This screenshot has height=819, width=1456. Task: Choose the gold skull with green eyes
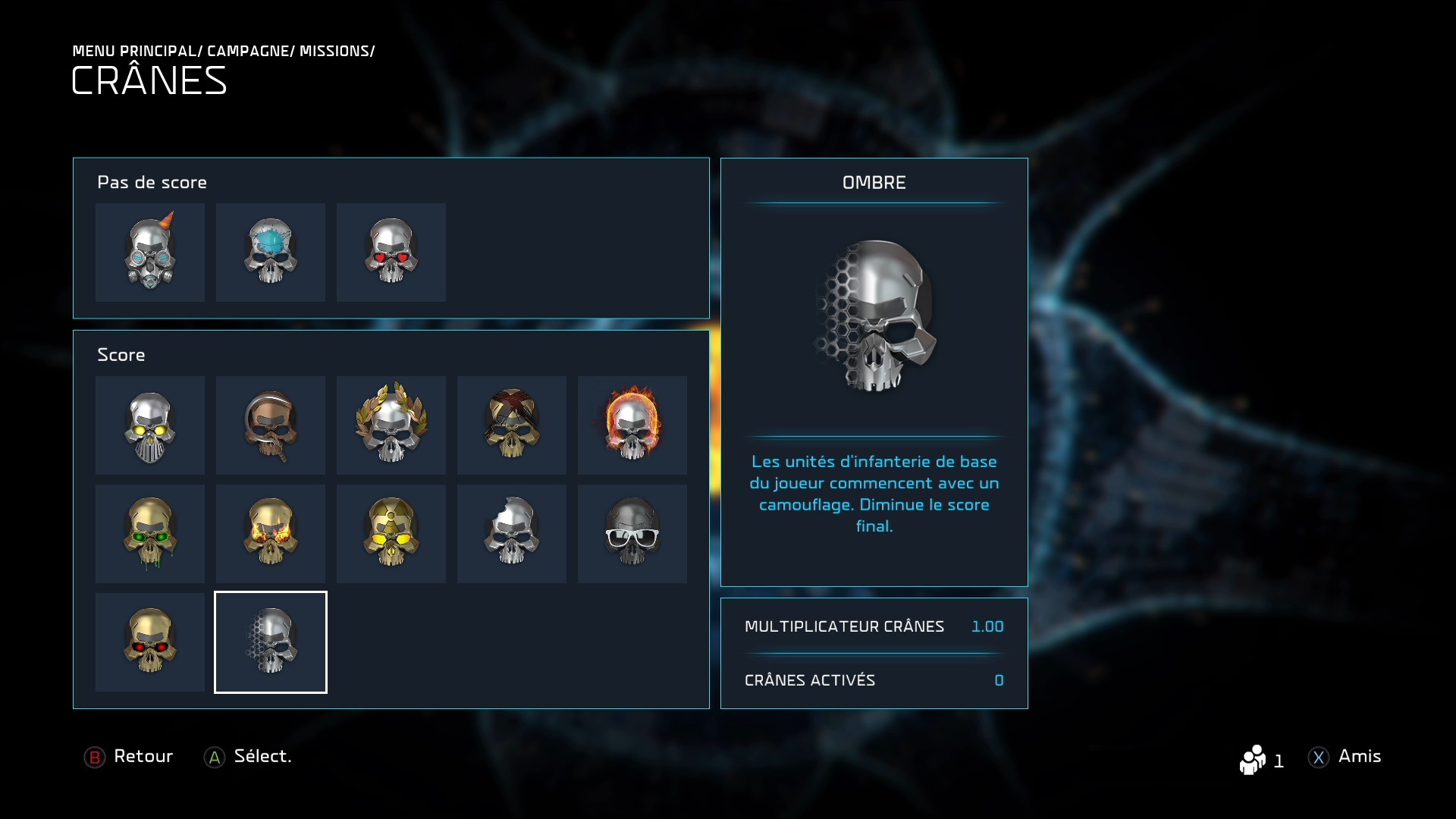pos(150,534)
